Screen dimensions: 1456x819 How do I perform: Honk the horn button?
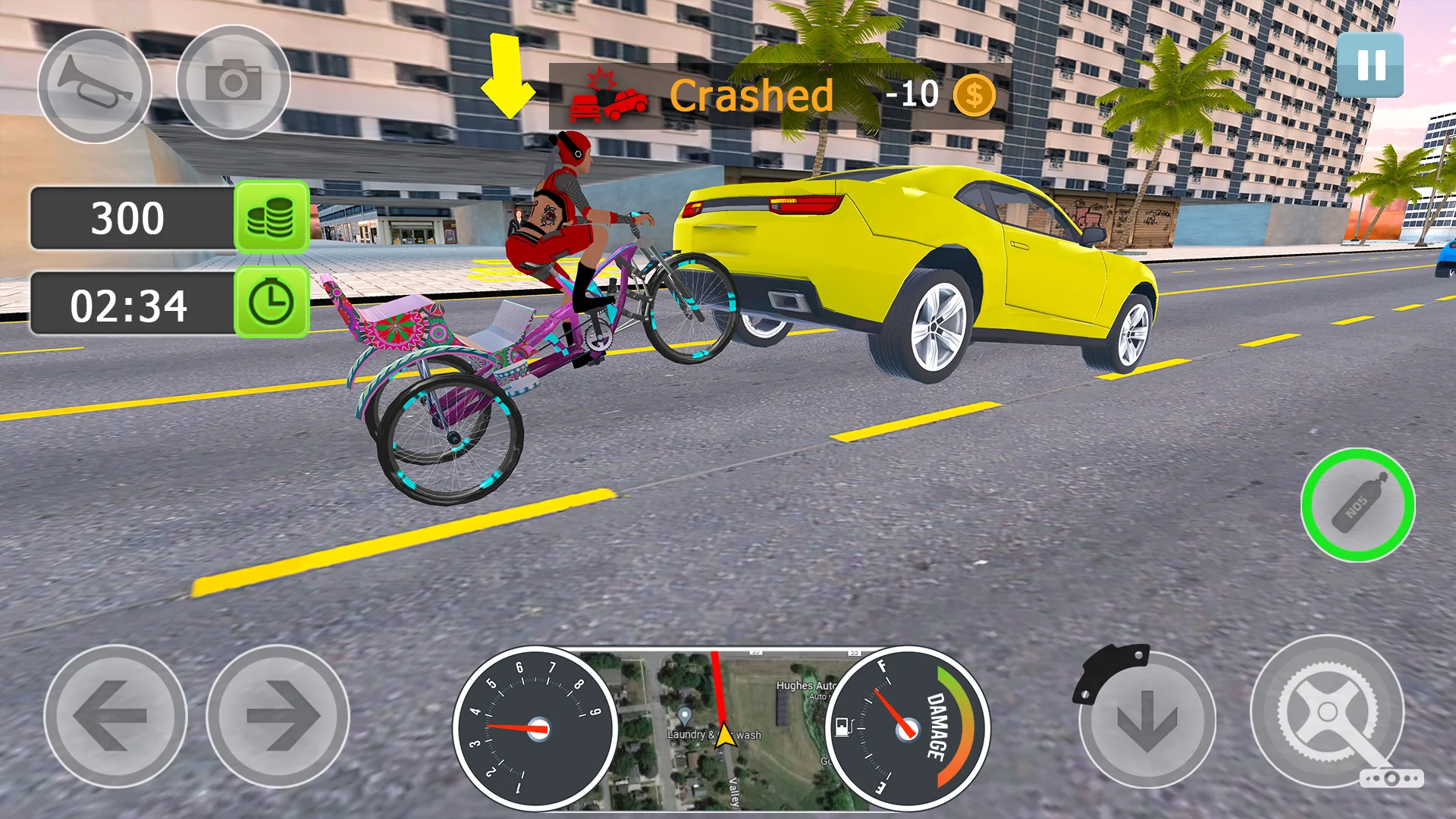click(x=95, y=85)
